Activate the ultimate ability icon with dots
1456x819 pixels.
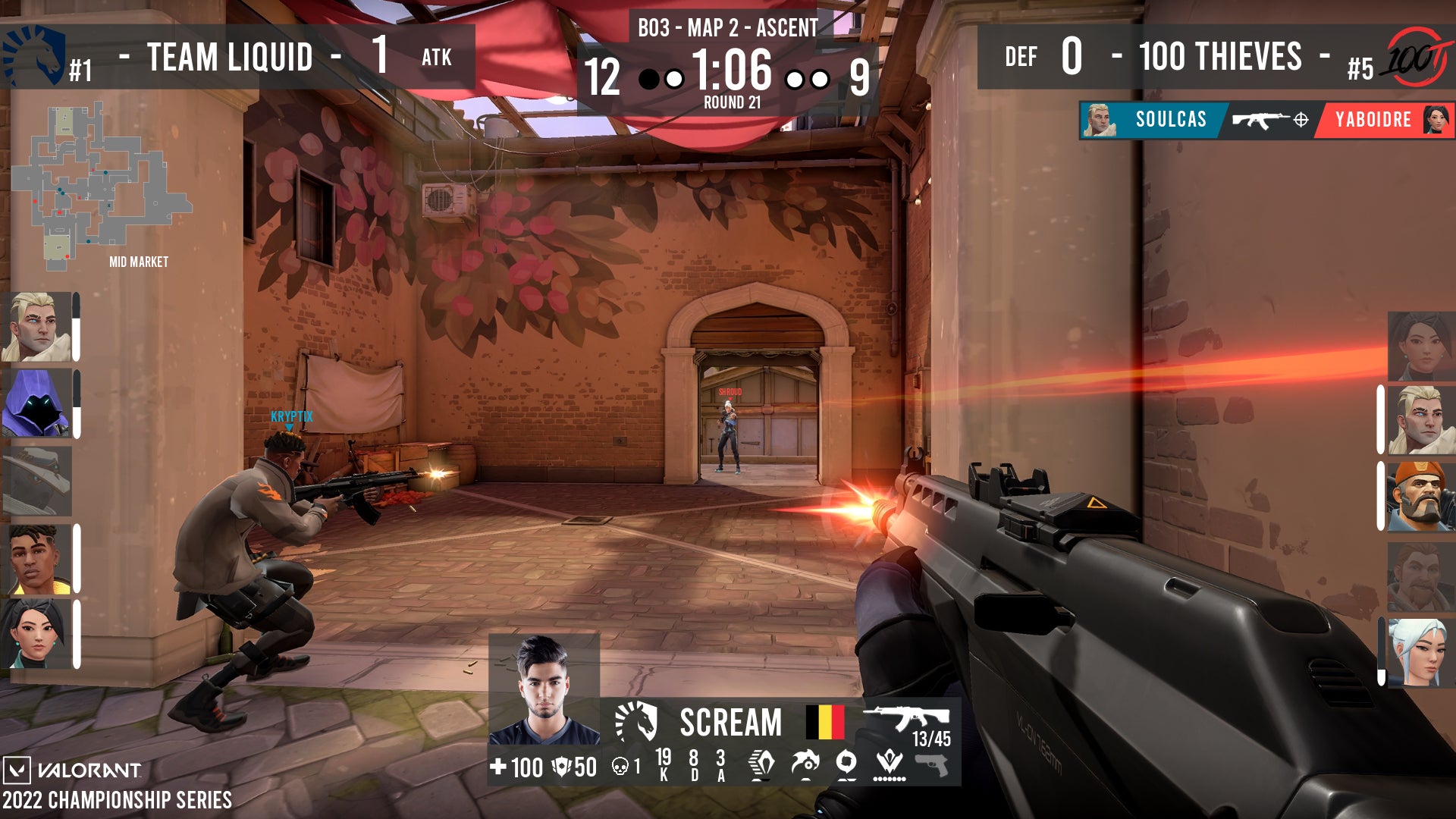tap(889, 764)
